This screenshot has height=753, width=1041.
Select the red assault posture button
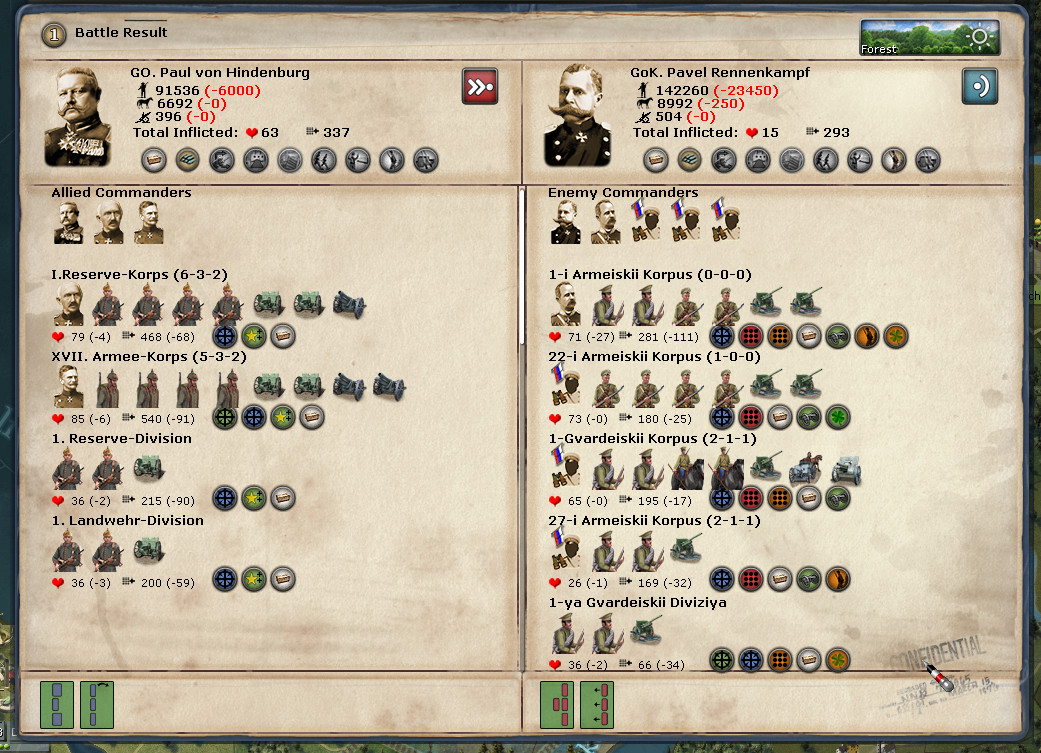tap(480, 86)
